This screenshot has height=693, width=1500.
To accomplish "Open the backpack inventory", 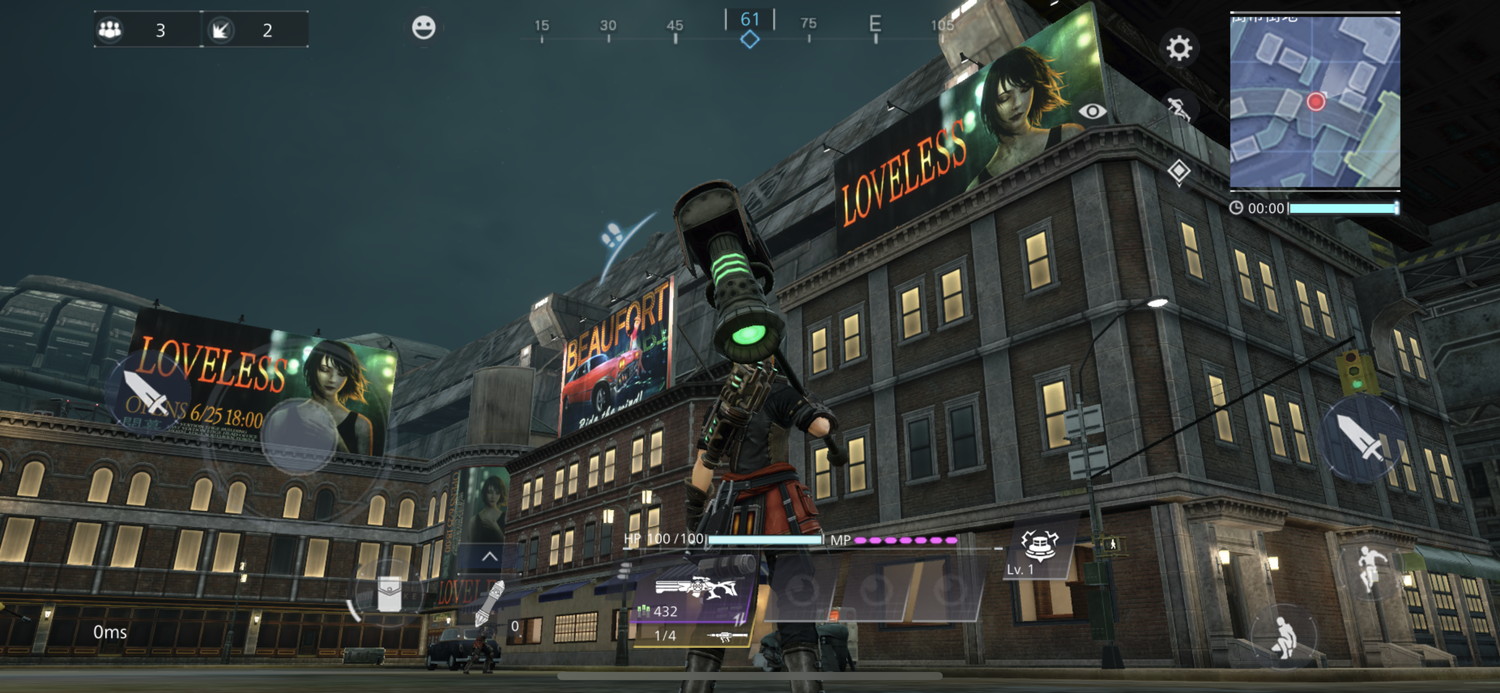I will pos(389,594).
